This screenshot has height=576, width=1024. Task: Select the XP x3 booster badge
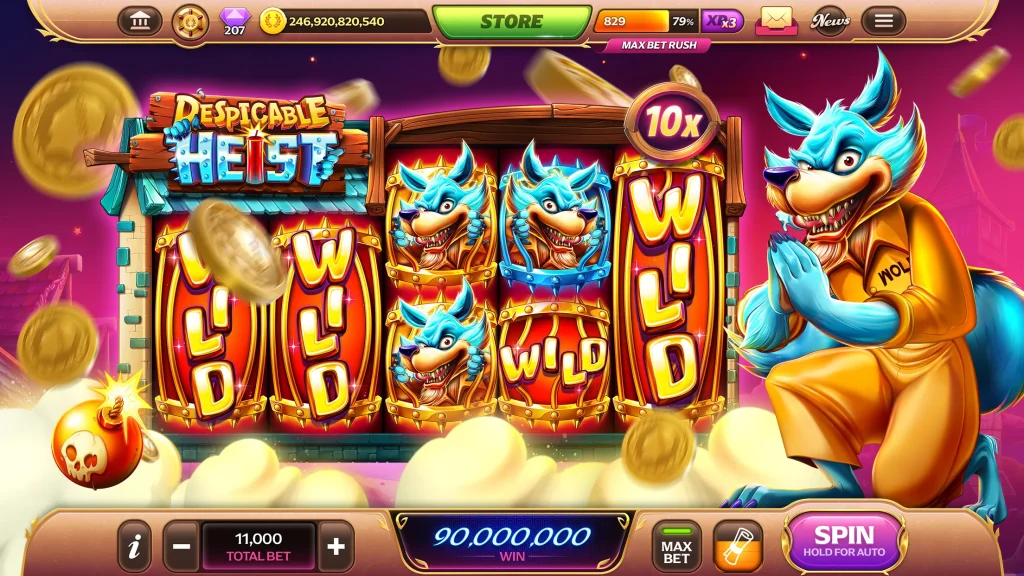722,21
